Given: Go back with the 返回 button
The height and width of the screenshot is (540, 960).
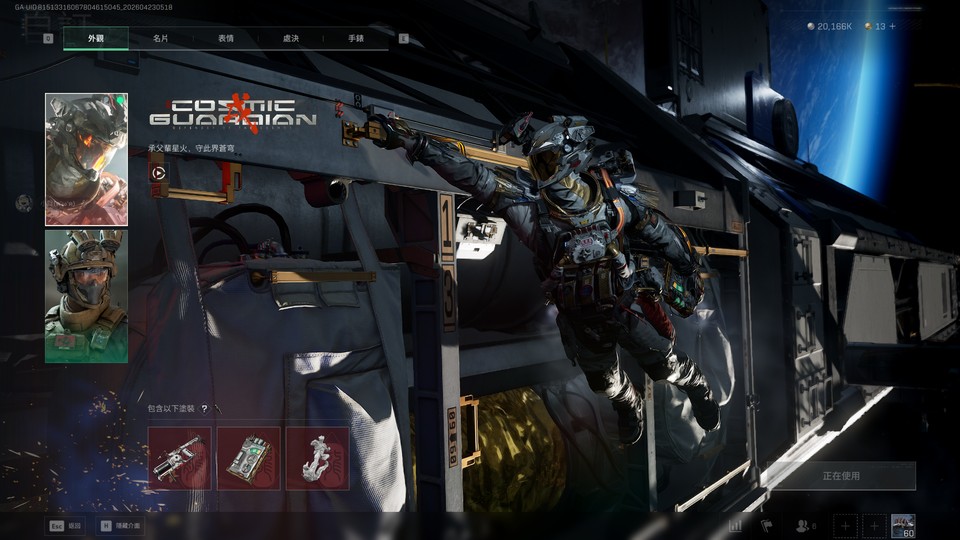Looking at the screenshot, I should click(64, 524).
